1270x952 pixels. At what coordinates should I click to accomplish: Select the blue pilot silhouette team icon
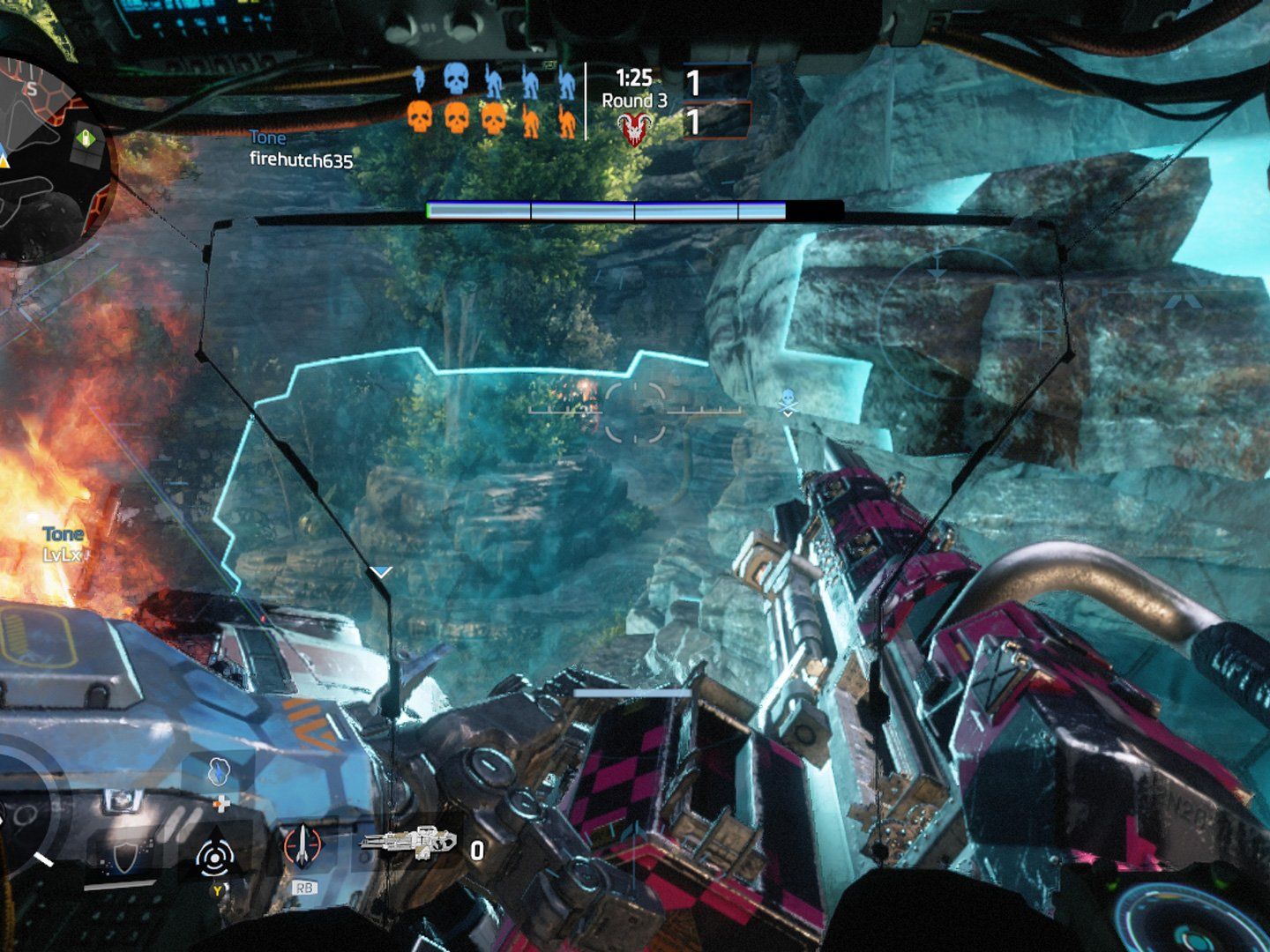pyautogui.click(x=419, y=80)
